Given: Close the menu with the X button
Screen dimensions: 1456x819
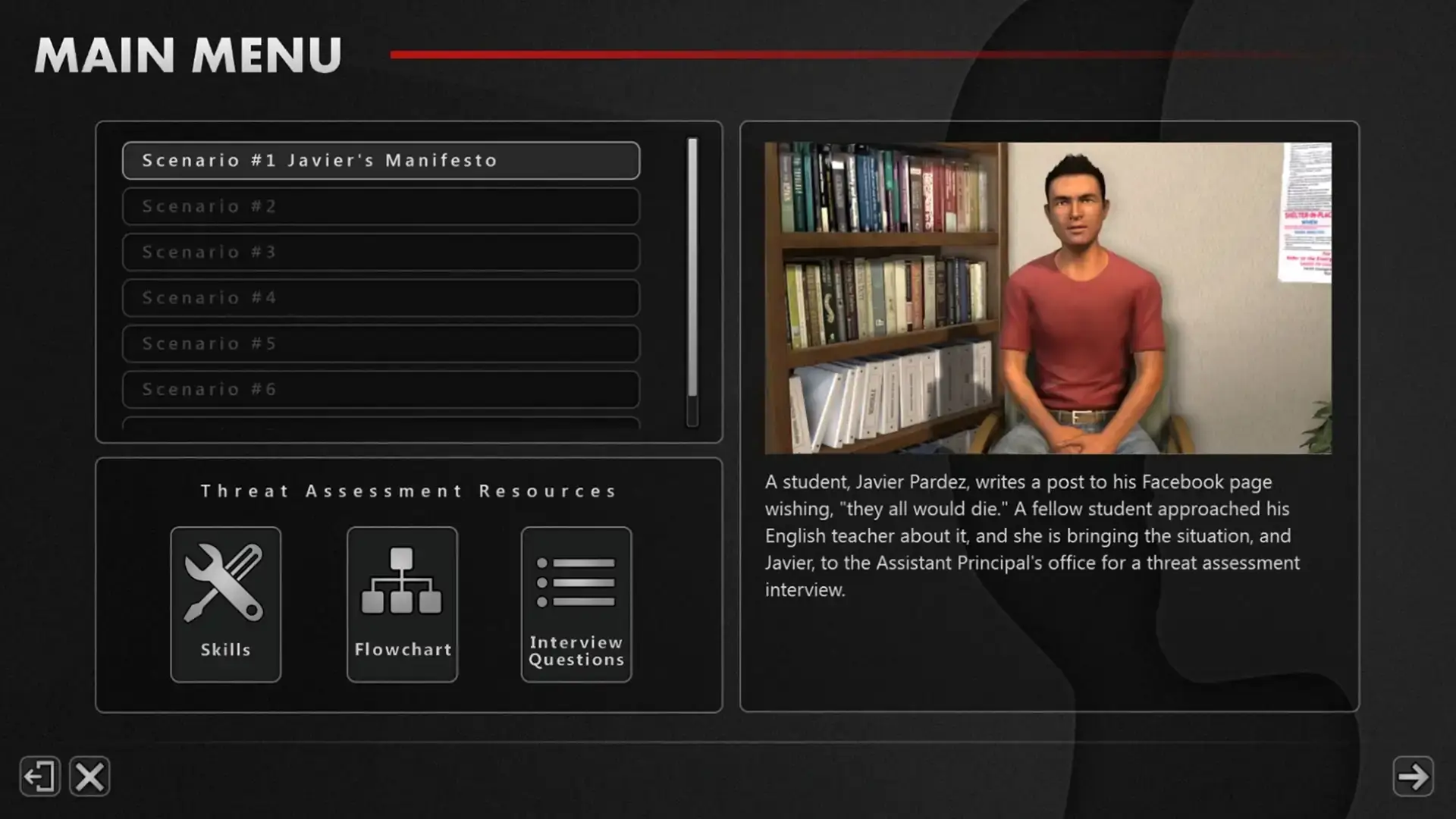Looking at the screenshot, I should [89, 777].
